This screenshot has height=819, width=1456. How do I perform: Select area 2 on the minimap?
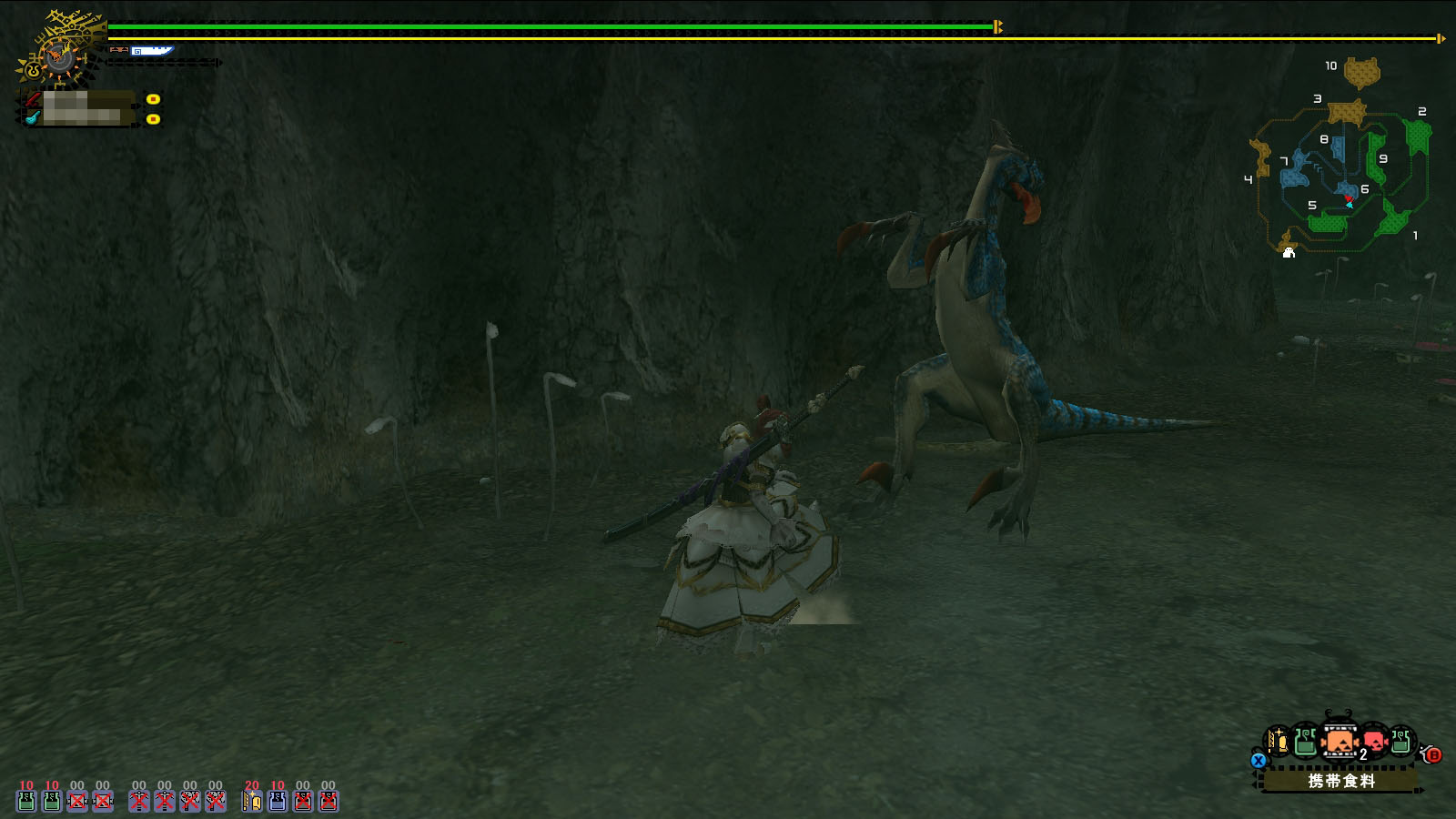pos(1417,135)
